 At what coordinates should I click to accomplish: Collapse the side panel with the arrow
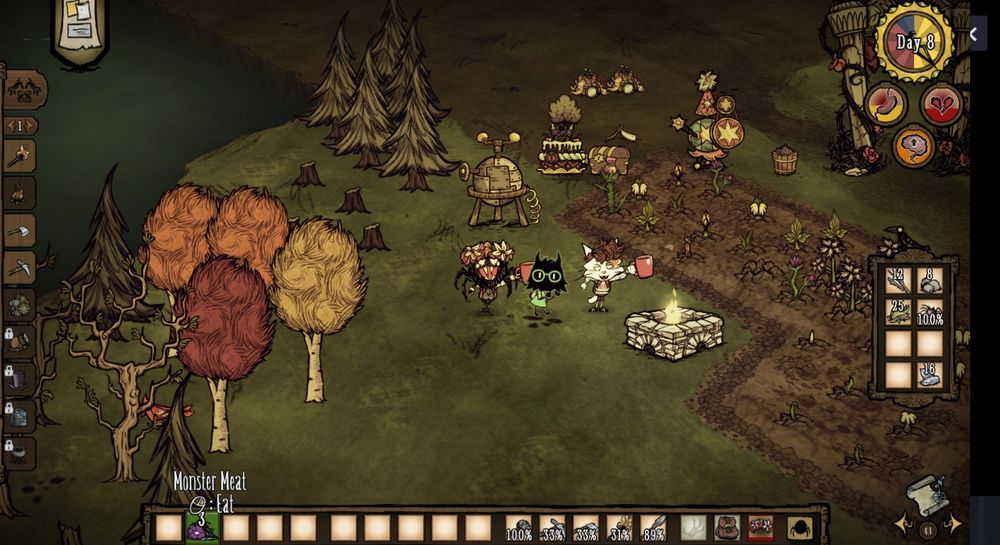point(974,34)
